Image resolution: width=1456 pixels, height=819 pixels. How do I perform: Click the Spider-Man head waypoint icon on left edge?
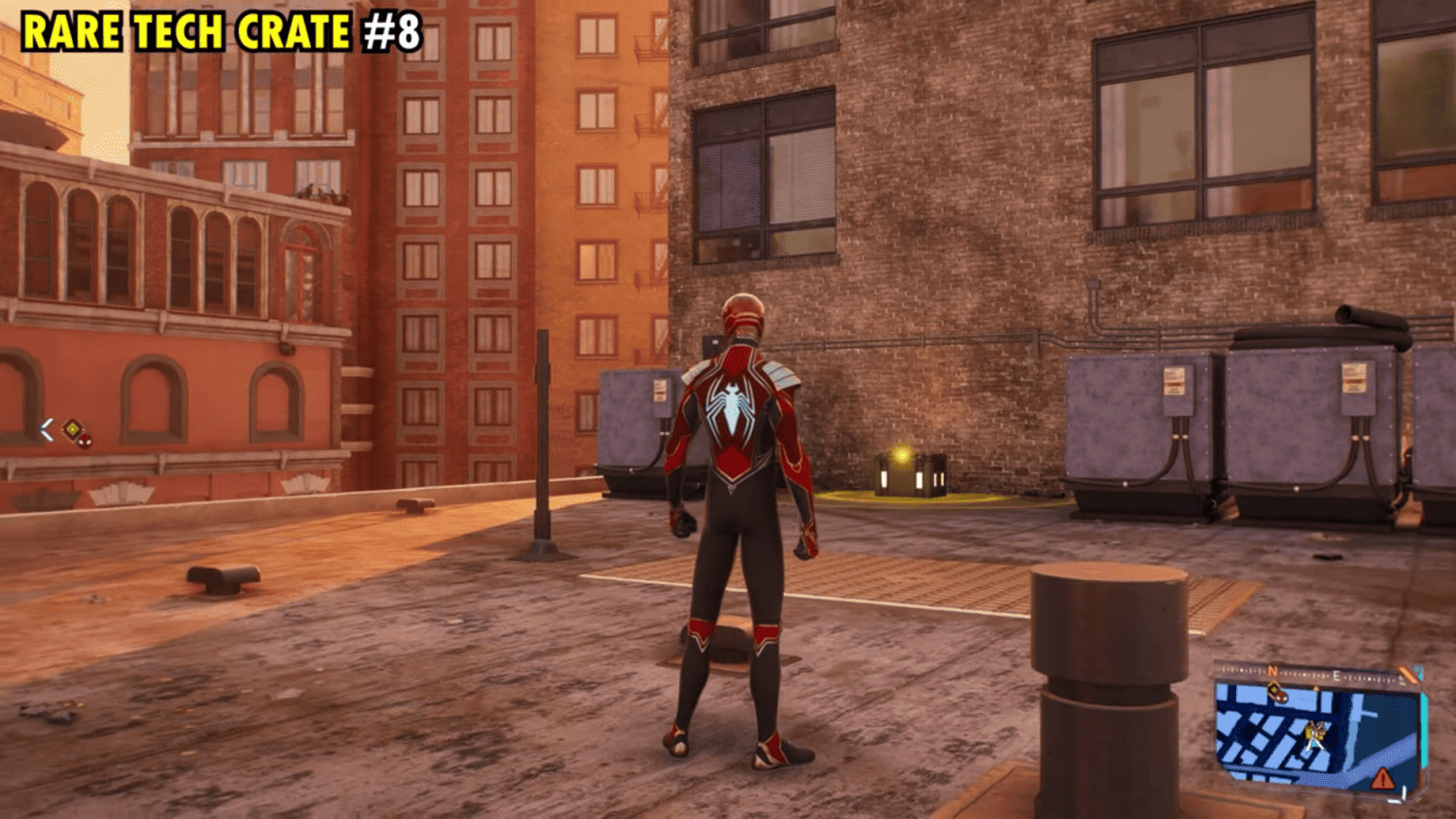pos(84,443)
